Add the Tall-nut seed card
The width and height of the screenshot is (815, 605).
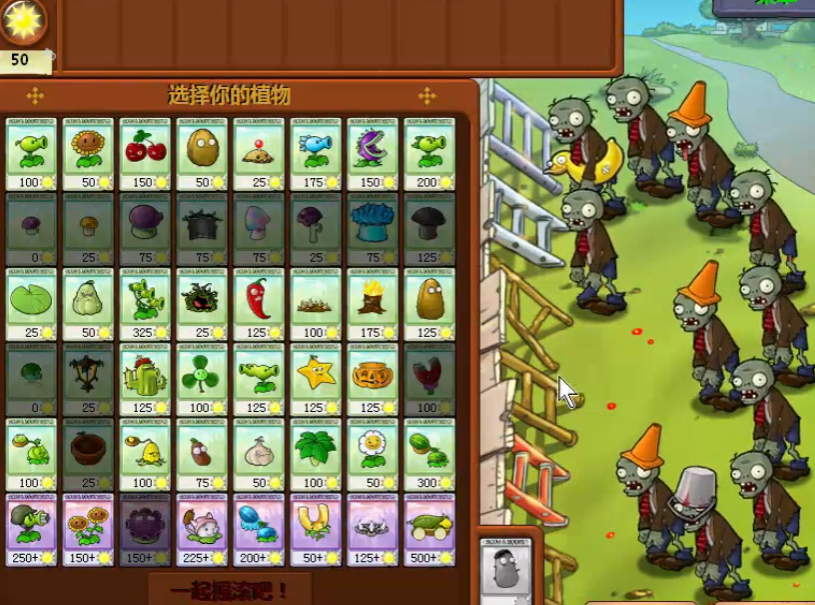point(429,303)
